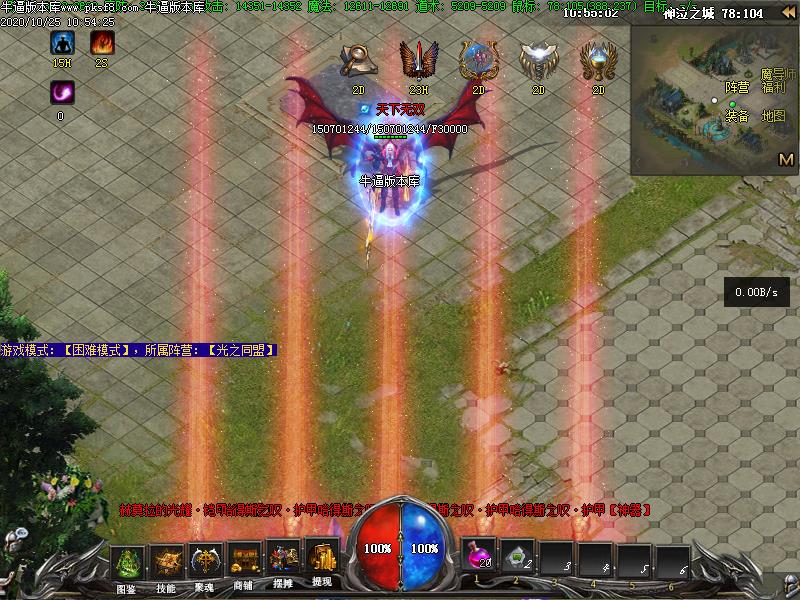Click the silver winged emblem buff icon

[x=538, y=60]
